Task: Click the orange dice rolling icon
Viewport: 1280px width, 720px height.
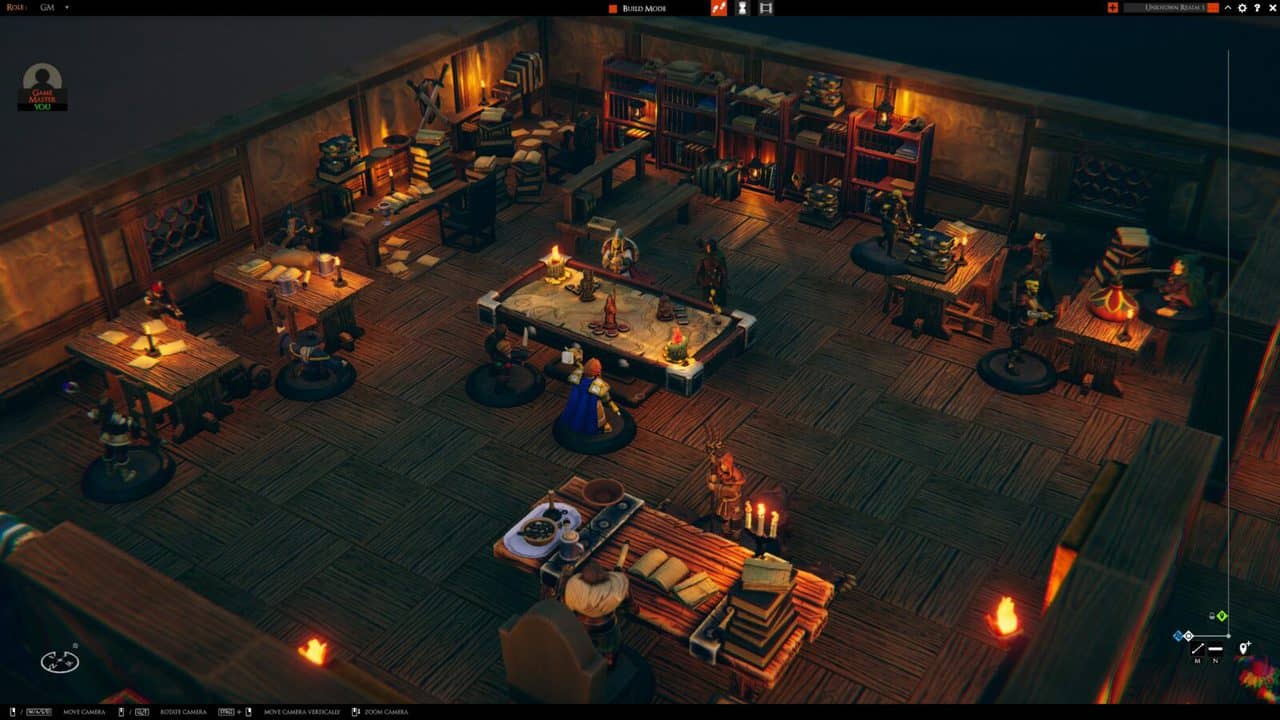Action: (x=718, y=8)
